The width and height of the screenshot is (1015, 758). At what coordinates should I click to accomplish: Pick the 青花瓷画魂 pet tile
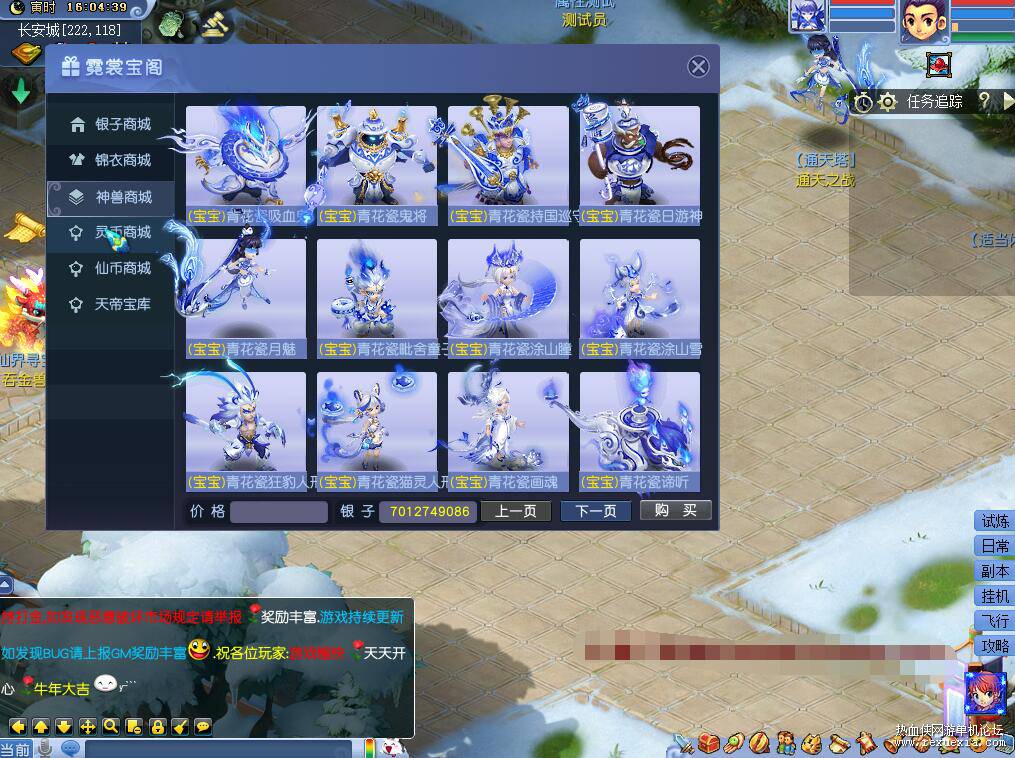pos(508,431)
